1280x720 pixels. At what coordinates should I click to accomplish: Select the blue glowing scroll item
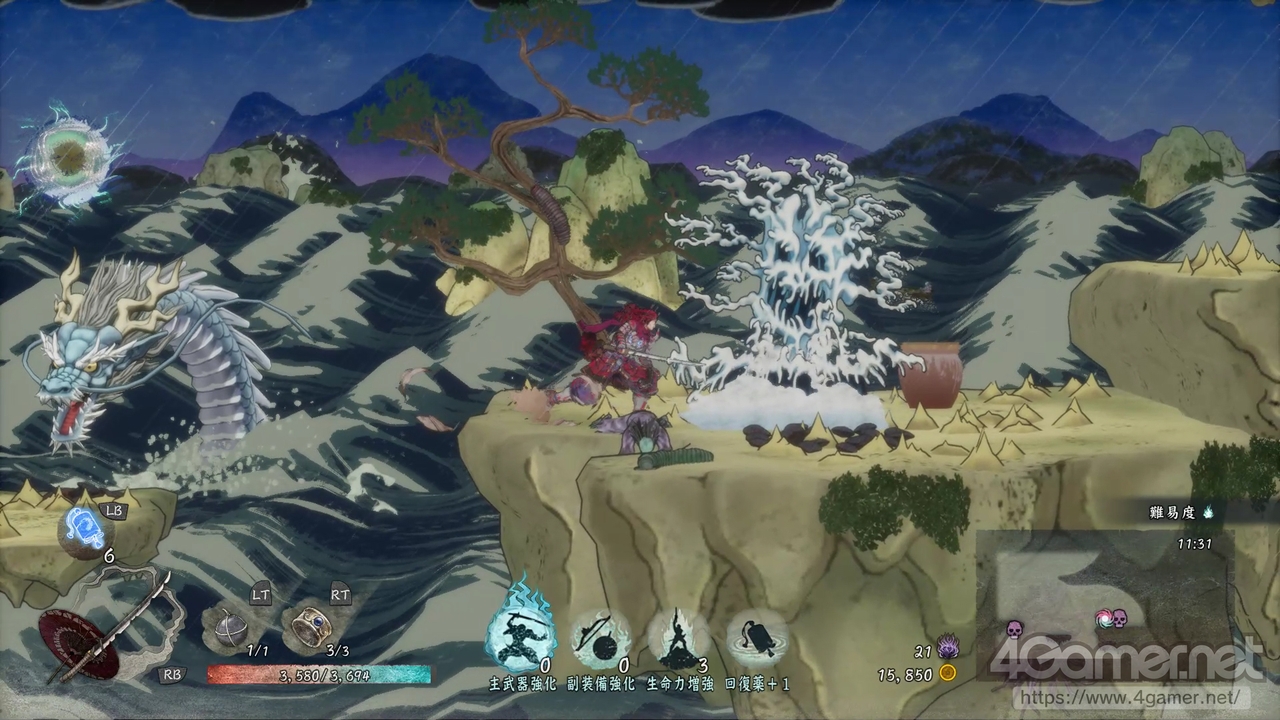tap(82, 529)
